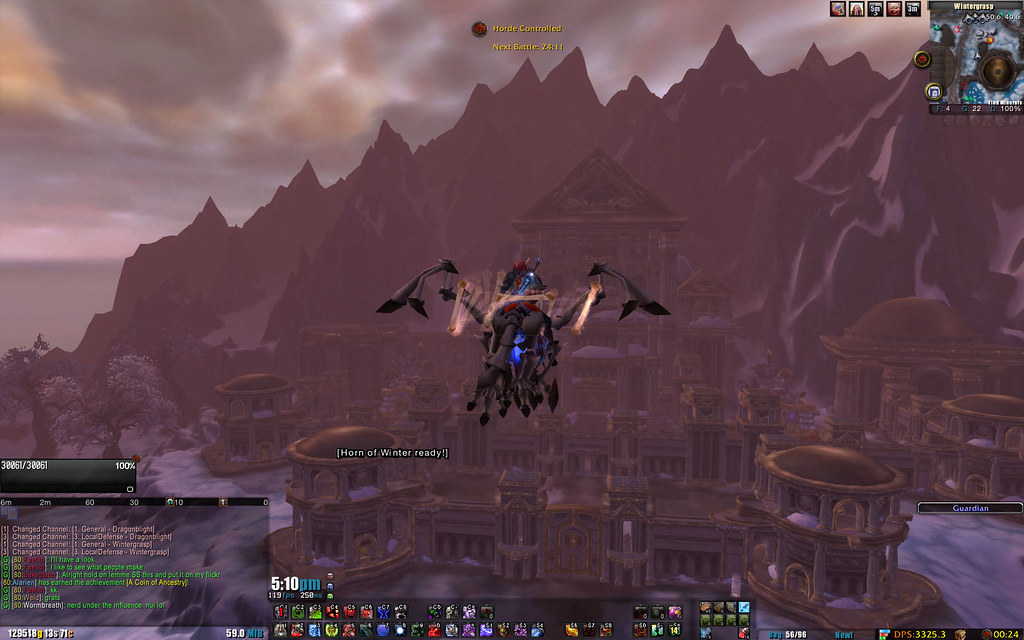
Task: Open the blue calendar minimap button
Action: pyautogui.click(x=934, y=92)
